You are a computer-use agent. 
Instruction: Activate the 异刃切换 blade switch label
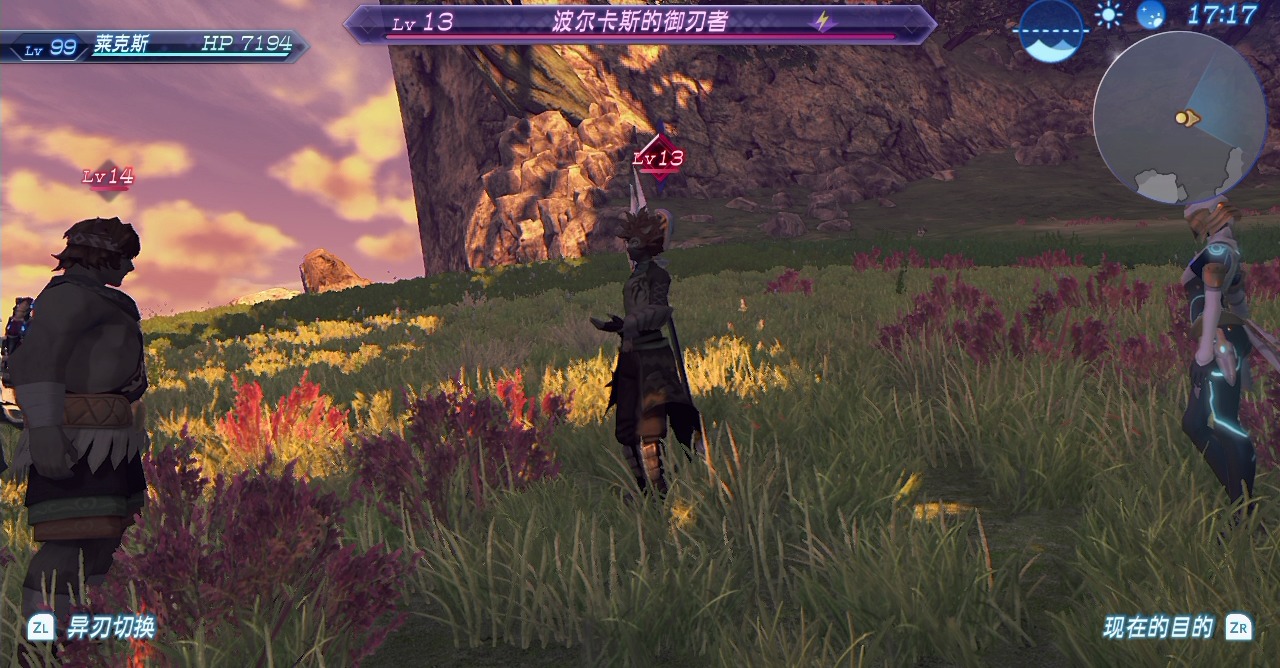[110, 627]
